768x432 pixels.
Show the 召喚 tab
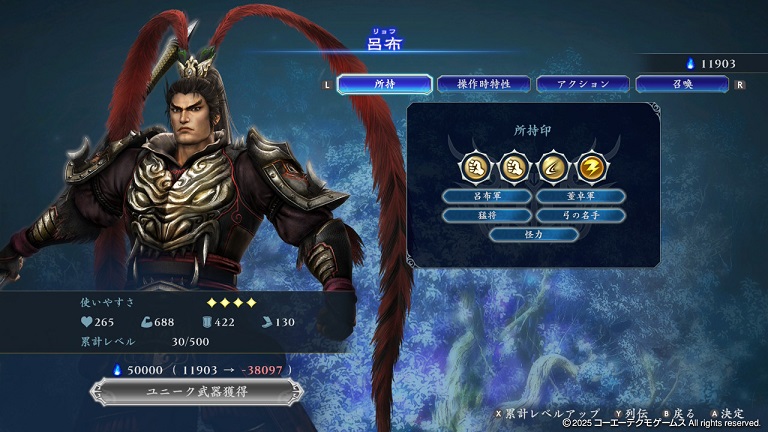681,85
